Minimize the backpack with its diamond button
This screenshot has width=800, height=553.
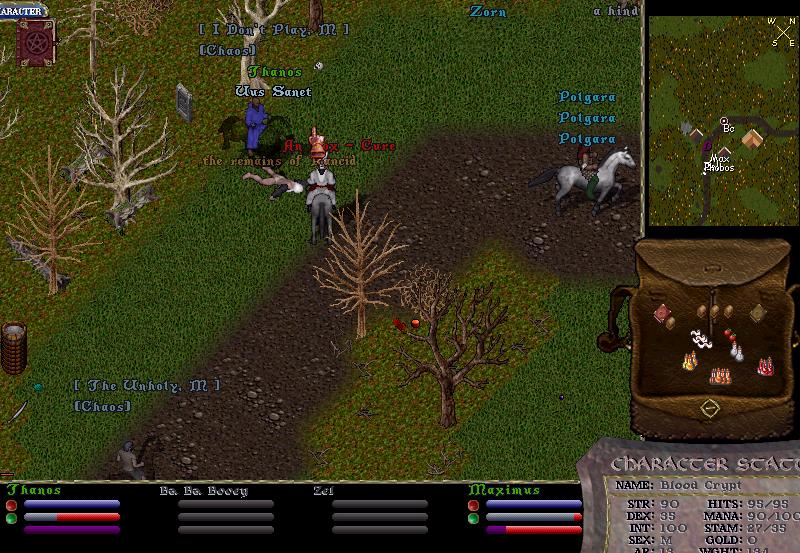tap(709, 408)
